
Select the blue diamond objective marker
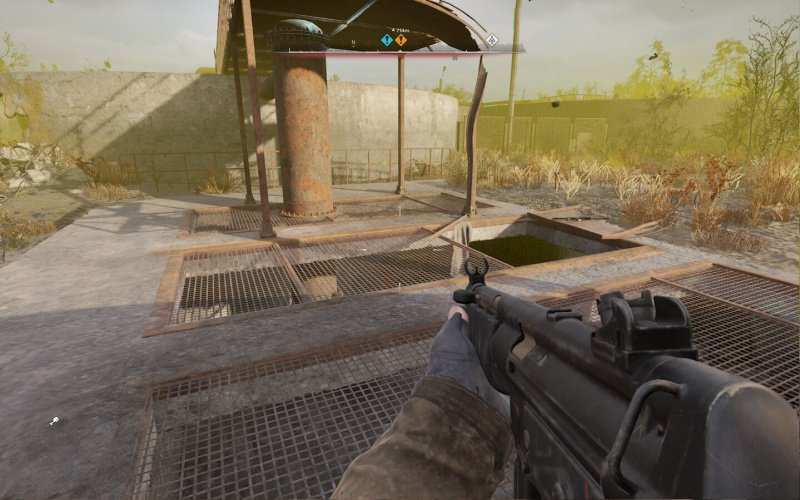386,40
